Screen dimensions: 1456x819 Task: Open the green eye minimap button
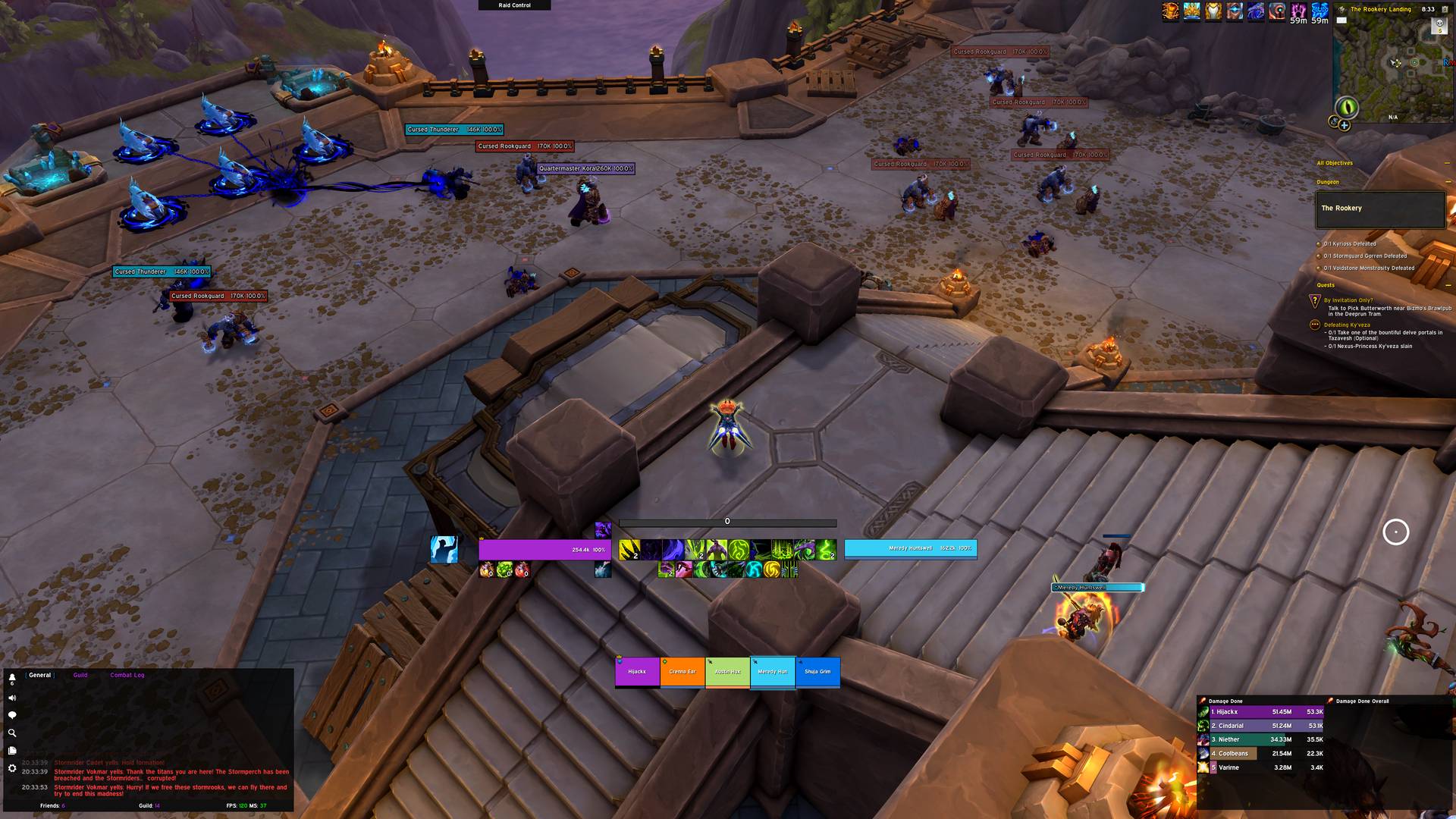[1346, 107]
